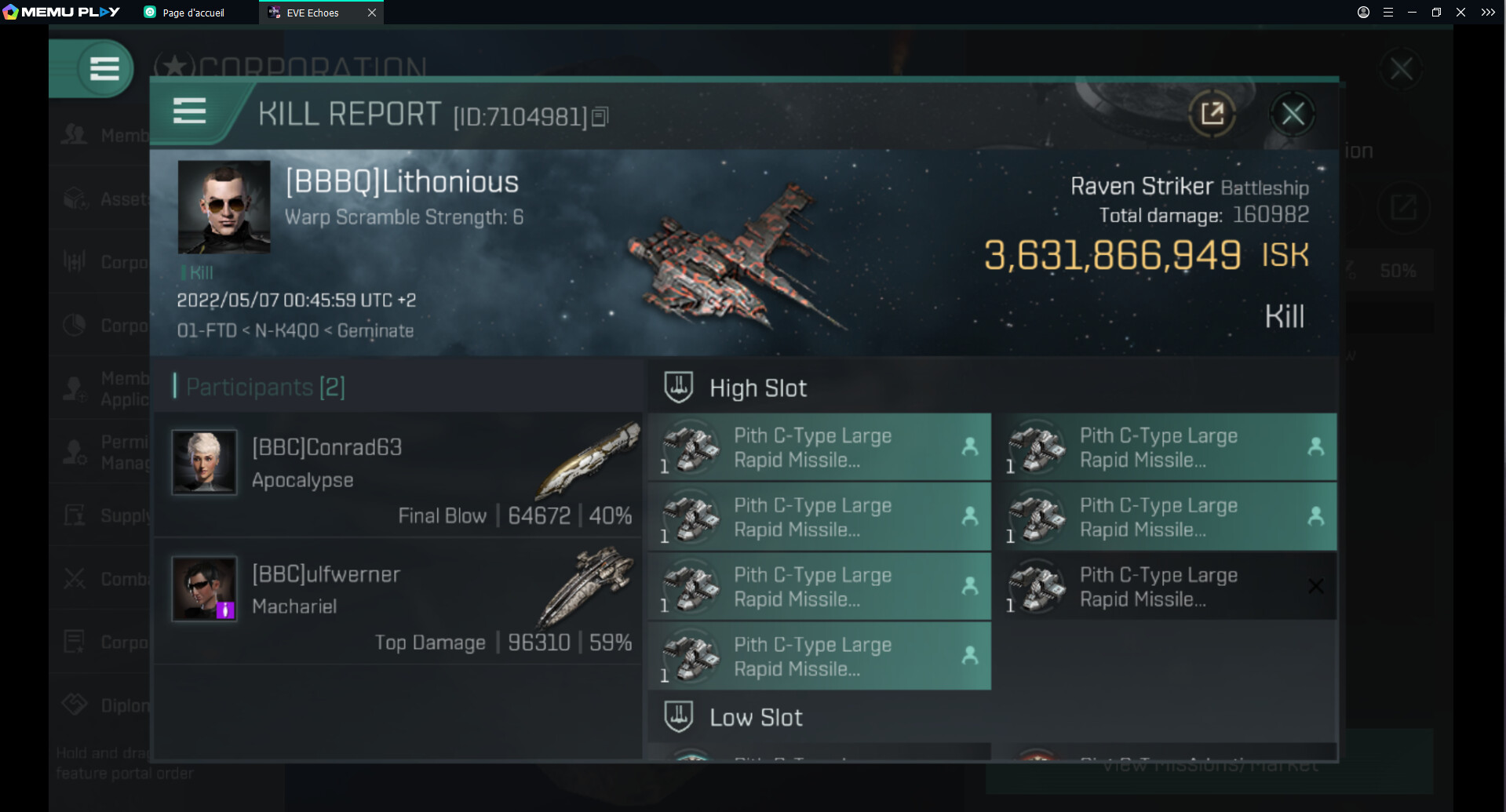Select participant ulfwerner with Machariel
1506x812 pixels.
[399, 603]
